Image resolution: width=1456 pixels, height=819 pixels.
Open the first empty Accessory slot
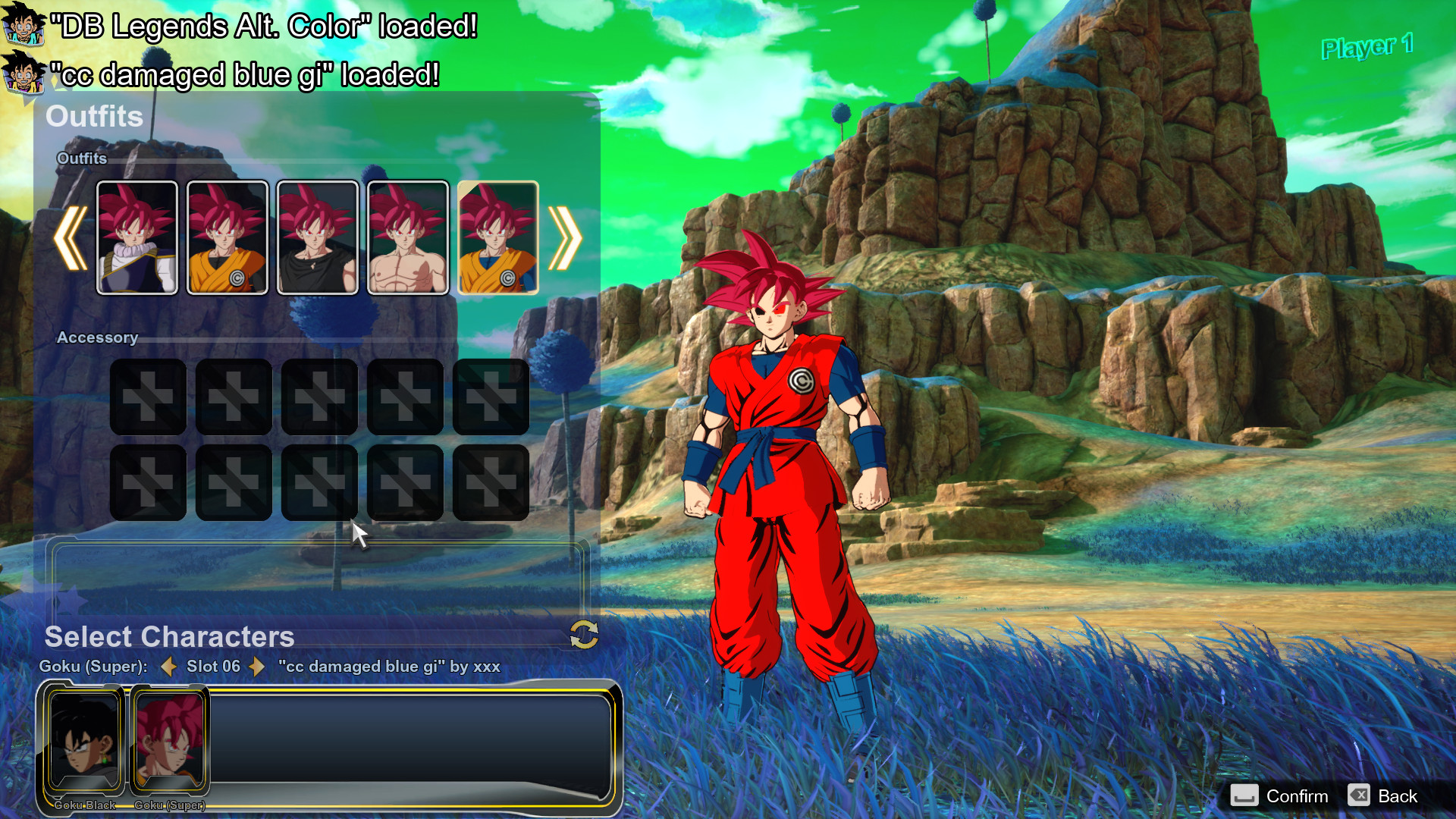coord(147,397)
